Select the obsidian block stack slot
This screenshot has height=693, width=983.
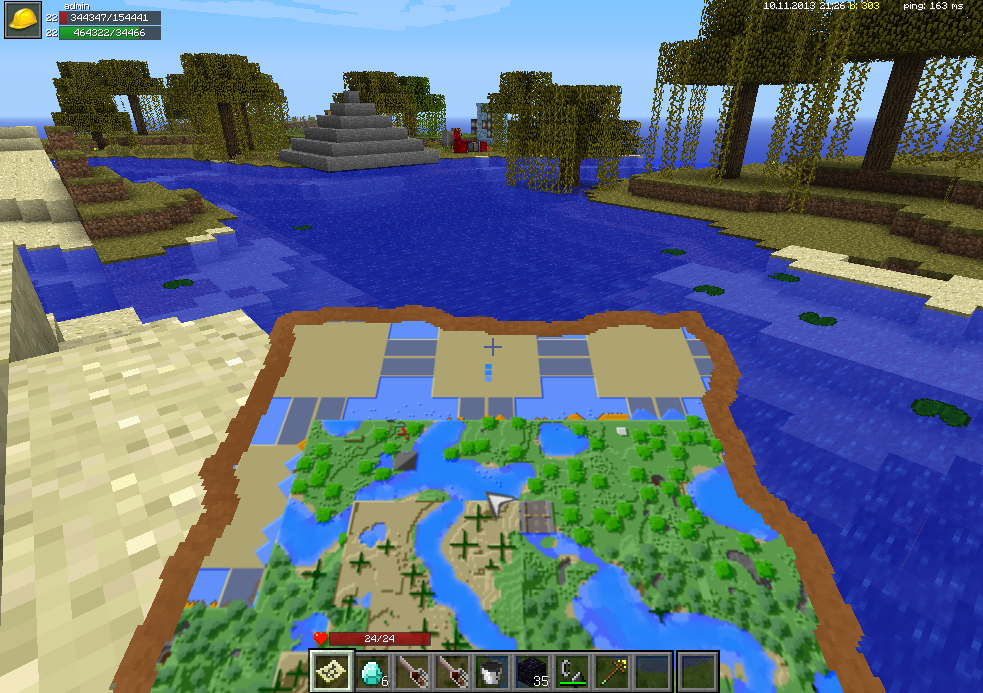click(x=531, y=671)
